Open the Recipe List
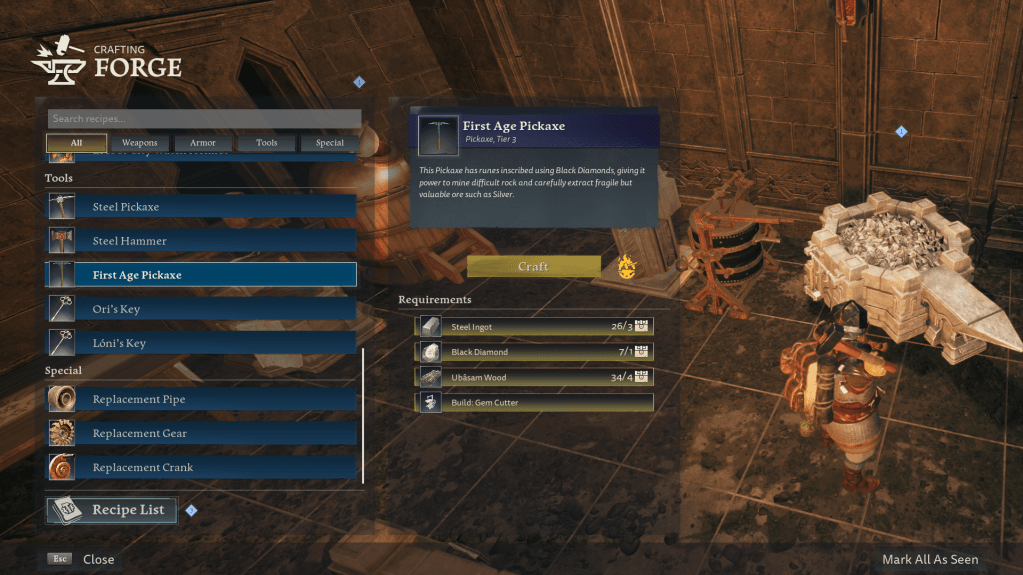This screenshot has width=1023, height=575. coord(112,510)
